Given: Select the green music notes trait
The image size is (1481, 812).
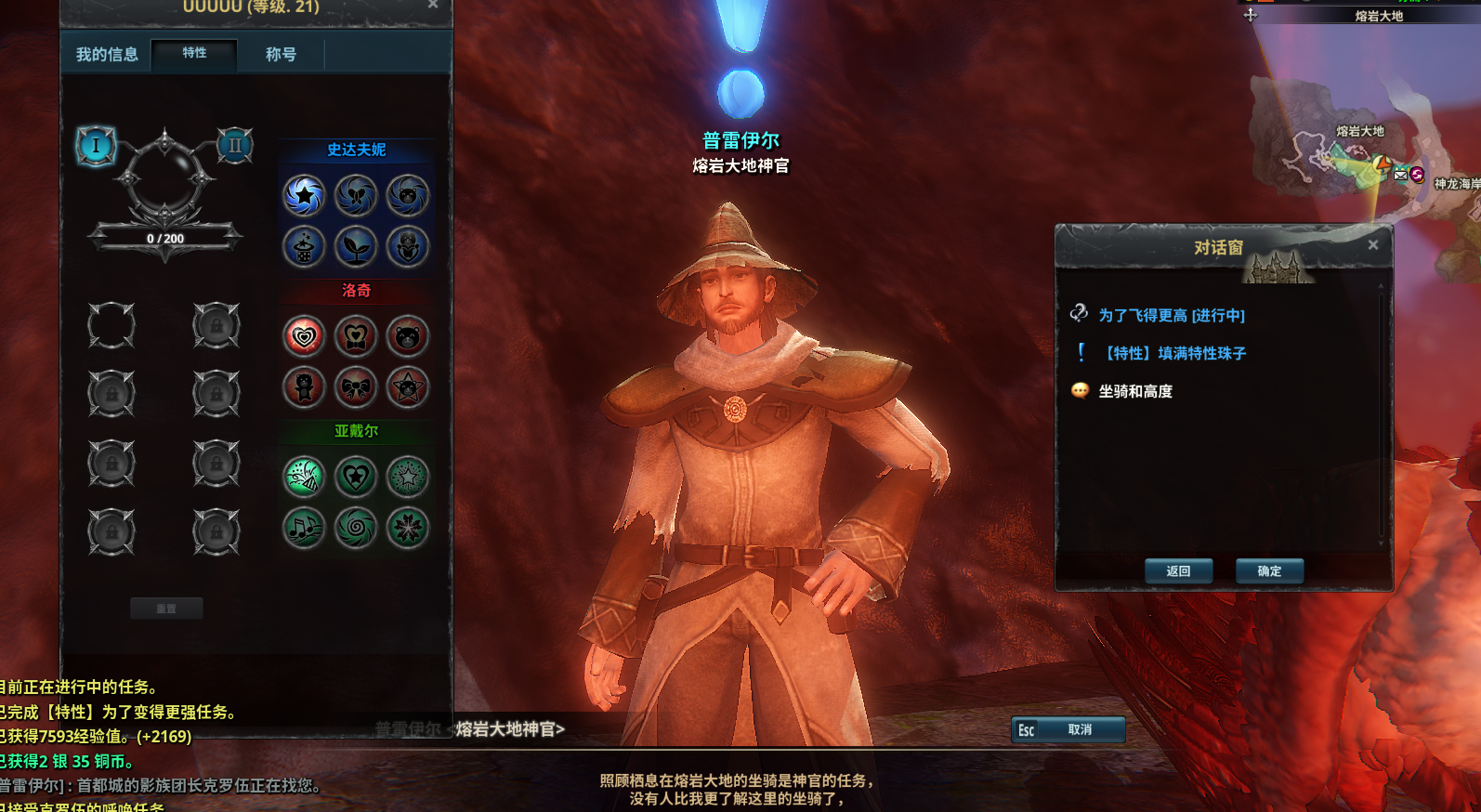Looking at the screenshot, I should (304, 529).
